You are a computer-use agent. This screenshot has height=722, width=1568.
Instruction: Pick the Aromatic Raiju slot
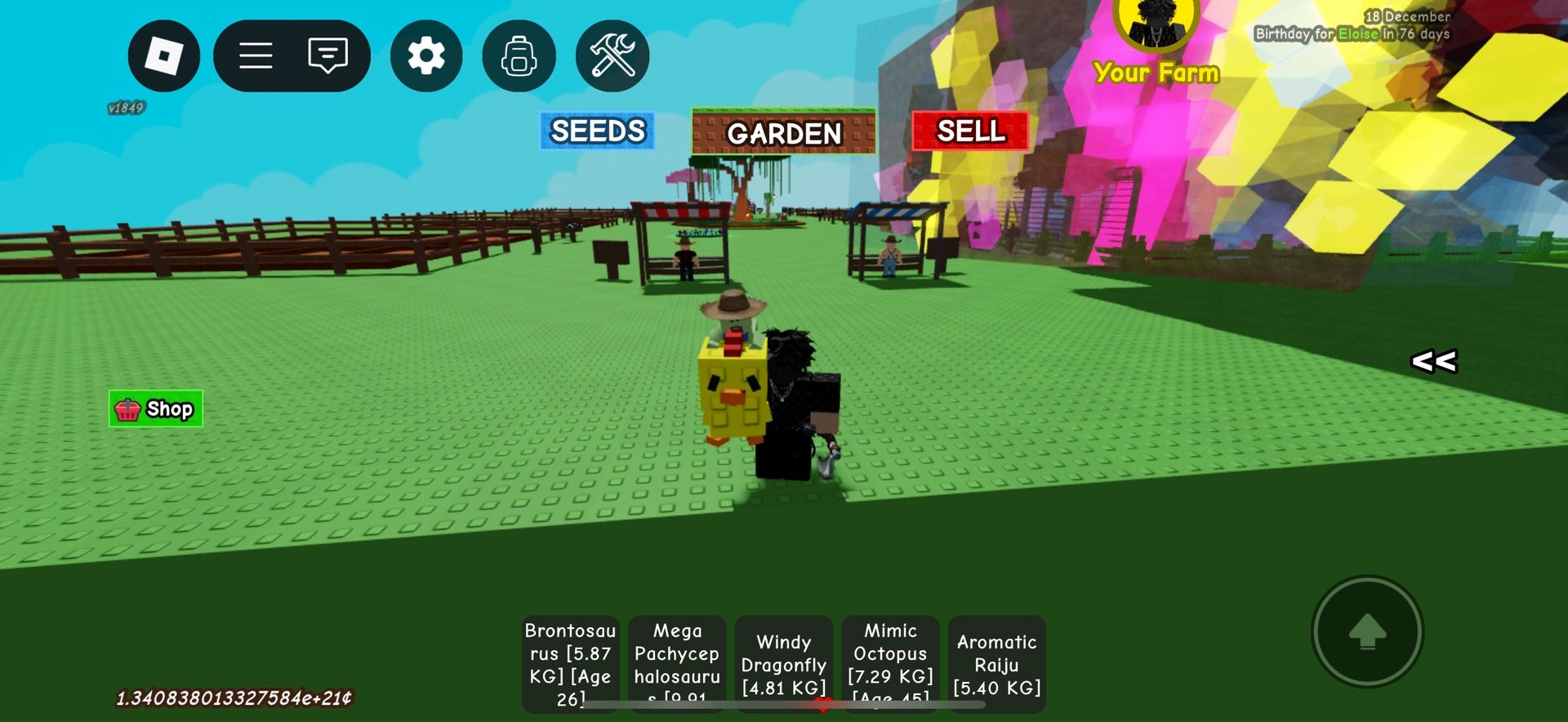pos(996,663)
